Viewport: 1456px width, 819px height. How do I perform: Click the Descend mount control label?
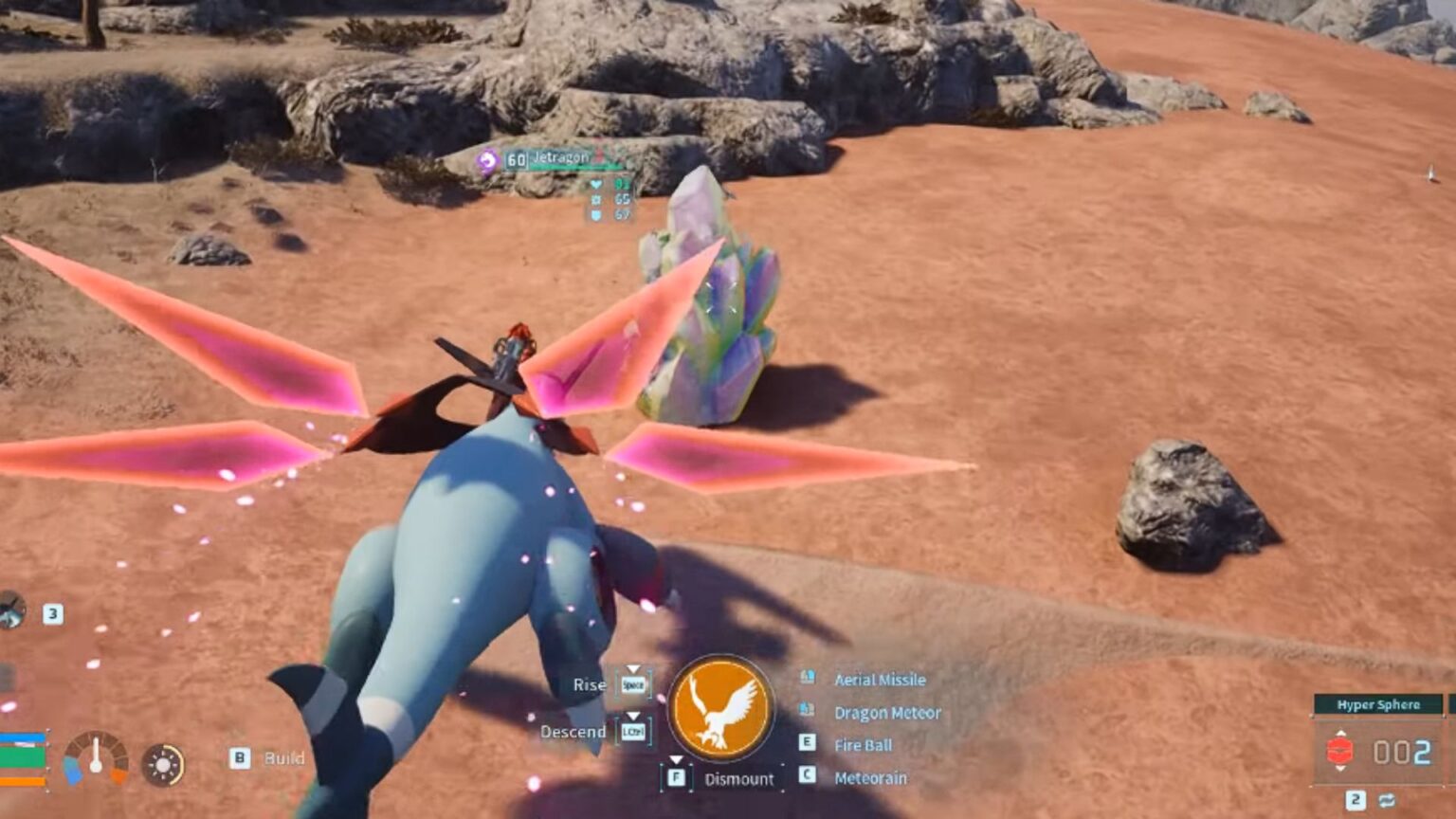click(x=573, y=732)
